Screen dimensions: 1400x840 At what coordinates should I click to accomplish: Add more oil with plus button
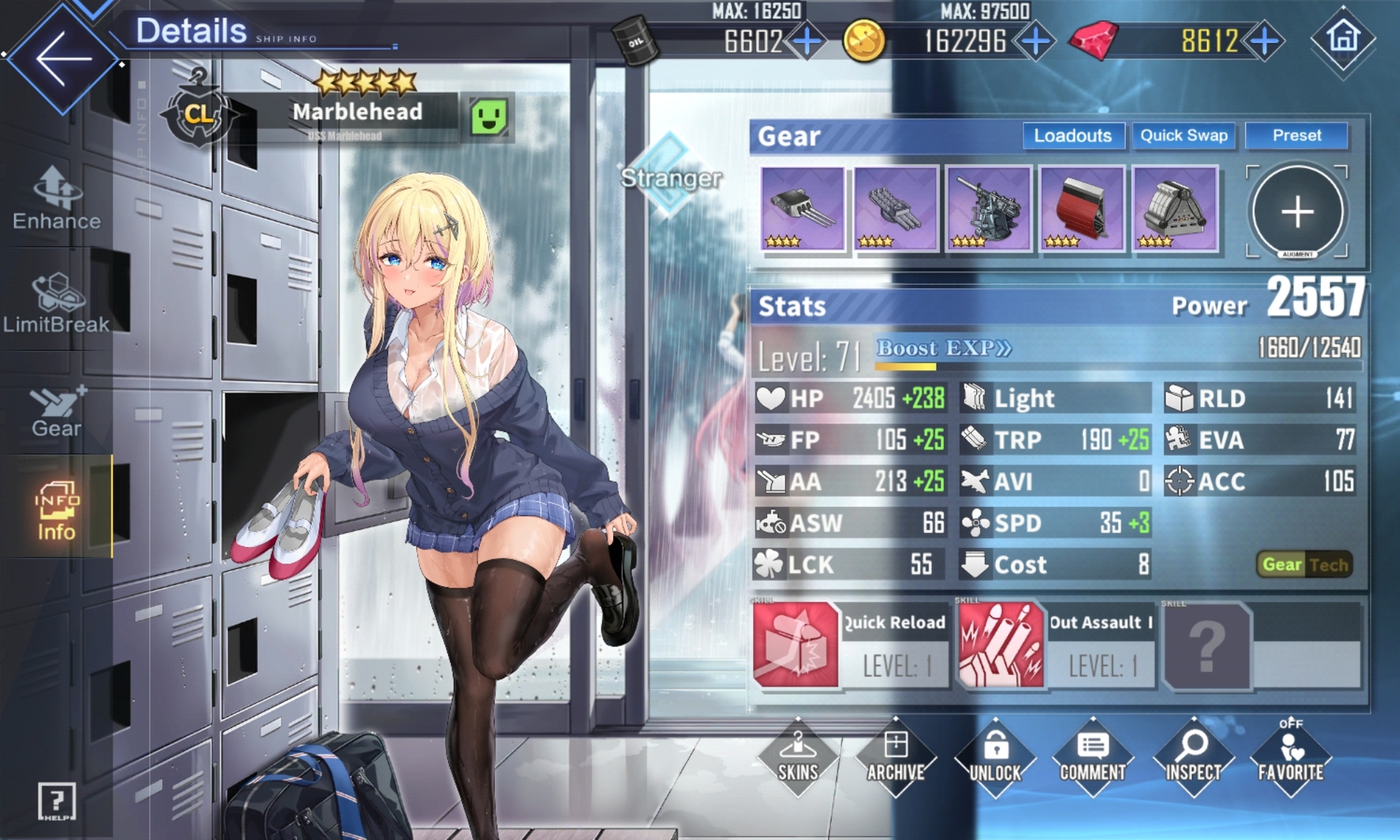(807, 42)
